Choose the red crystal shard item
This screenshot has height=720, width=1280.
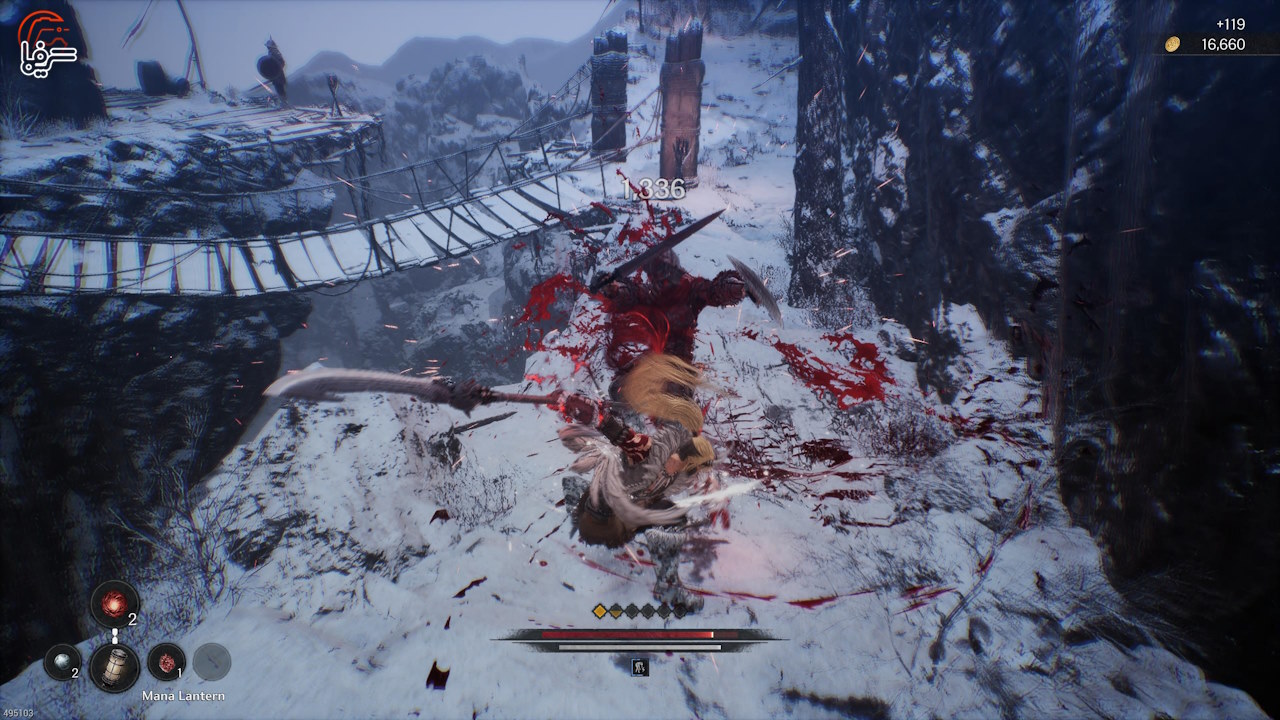pyautogui.click(x=166, y=661)
